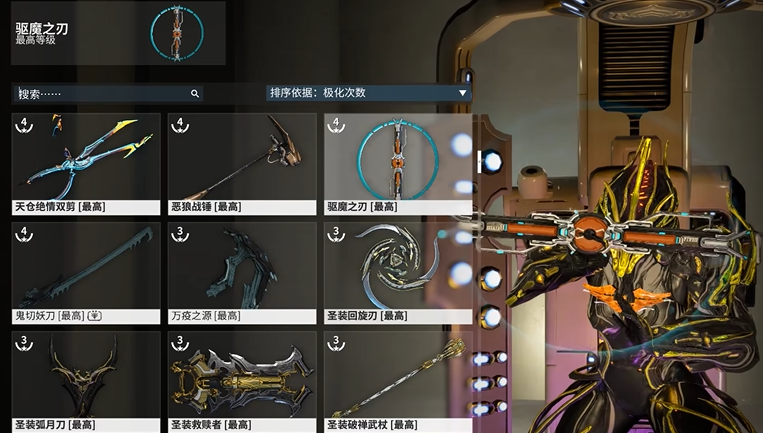The width and height of the screenshot is (763, 433).
Task: Click the magnifying glass search icon
Action: 195,93
